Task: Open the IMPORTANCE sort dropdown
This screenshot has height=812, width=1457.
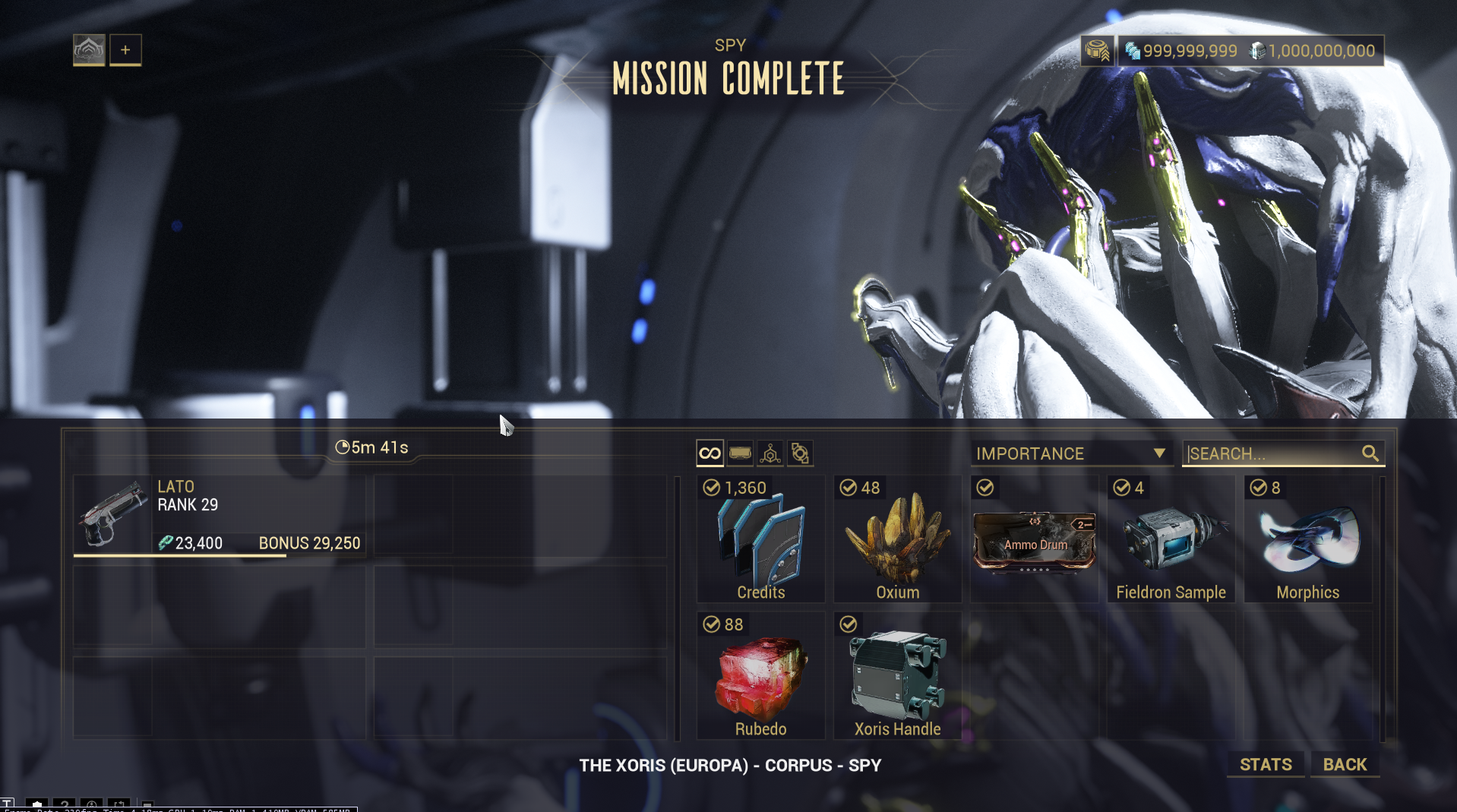Action: (x=1070, y=453)
